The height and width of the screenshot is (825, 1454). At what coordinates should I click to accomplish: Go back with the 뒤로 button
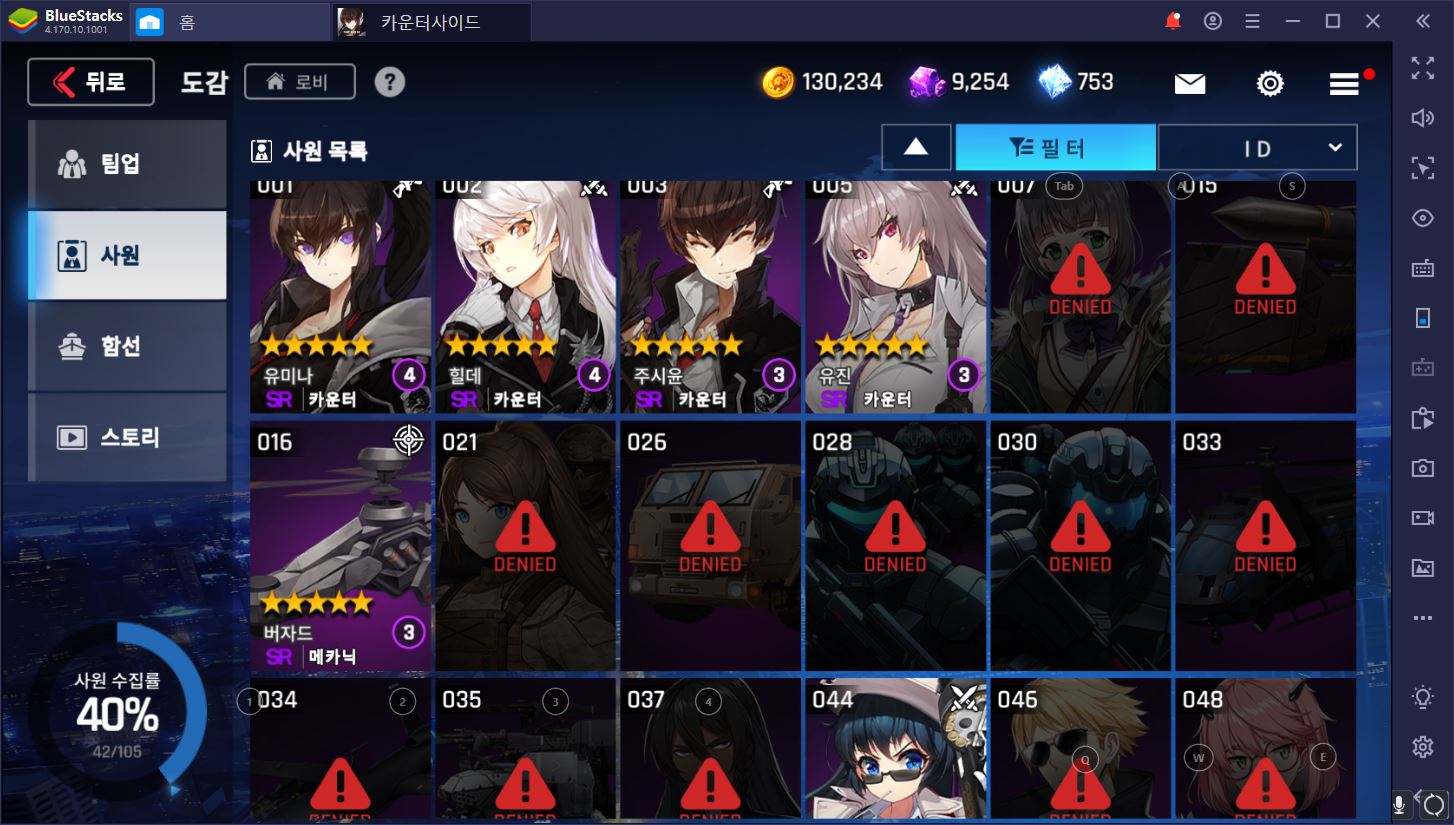tap(91, 82)
